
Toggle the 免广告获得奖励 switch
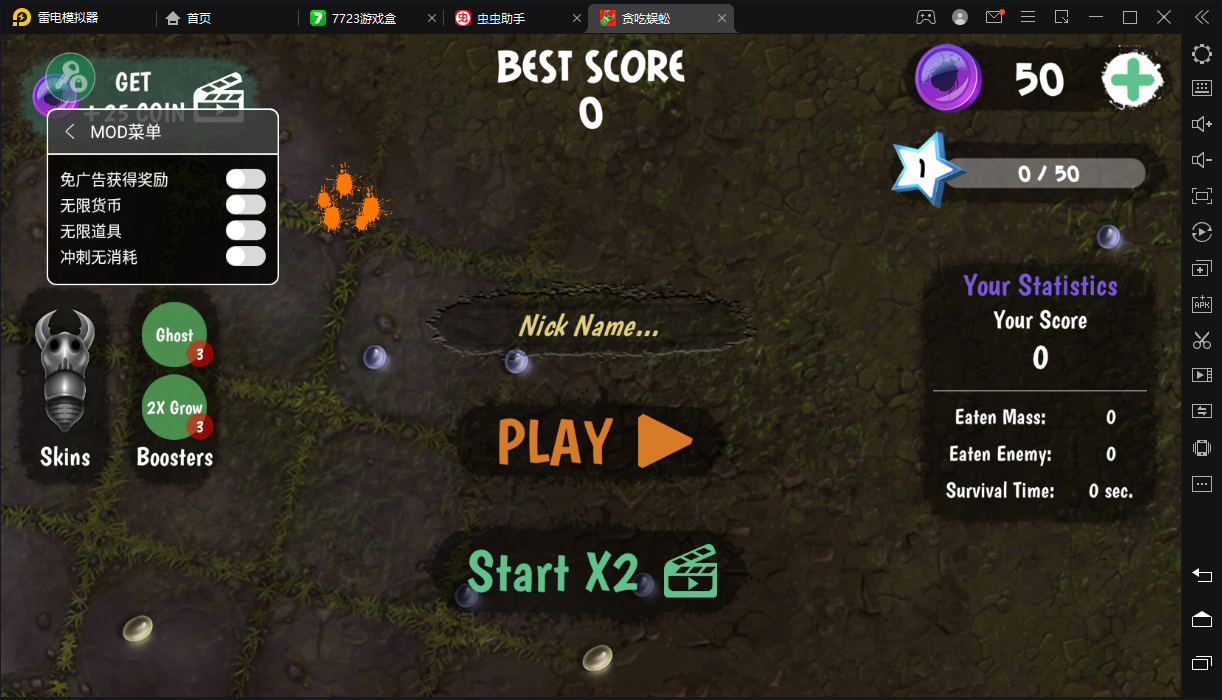(x=245, y=179)
